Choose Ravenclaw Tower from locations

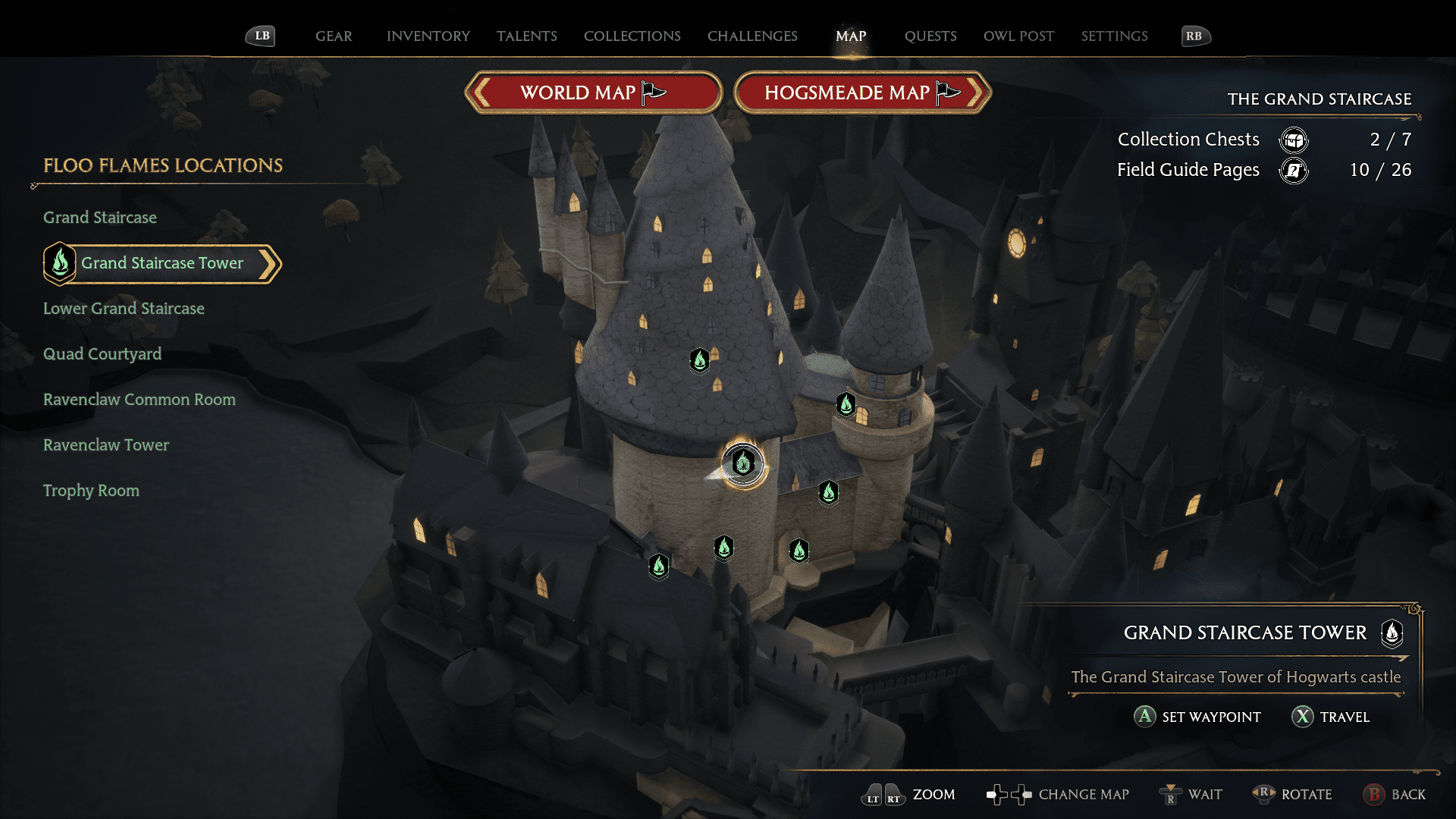click(106, 445)
